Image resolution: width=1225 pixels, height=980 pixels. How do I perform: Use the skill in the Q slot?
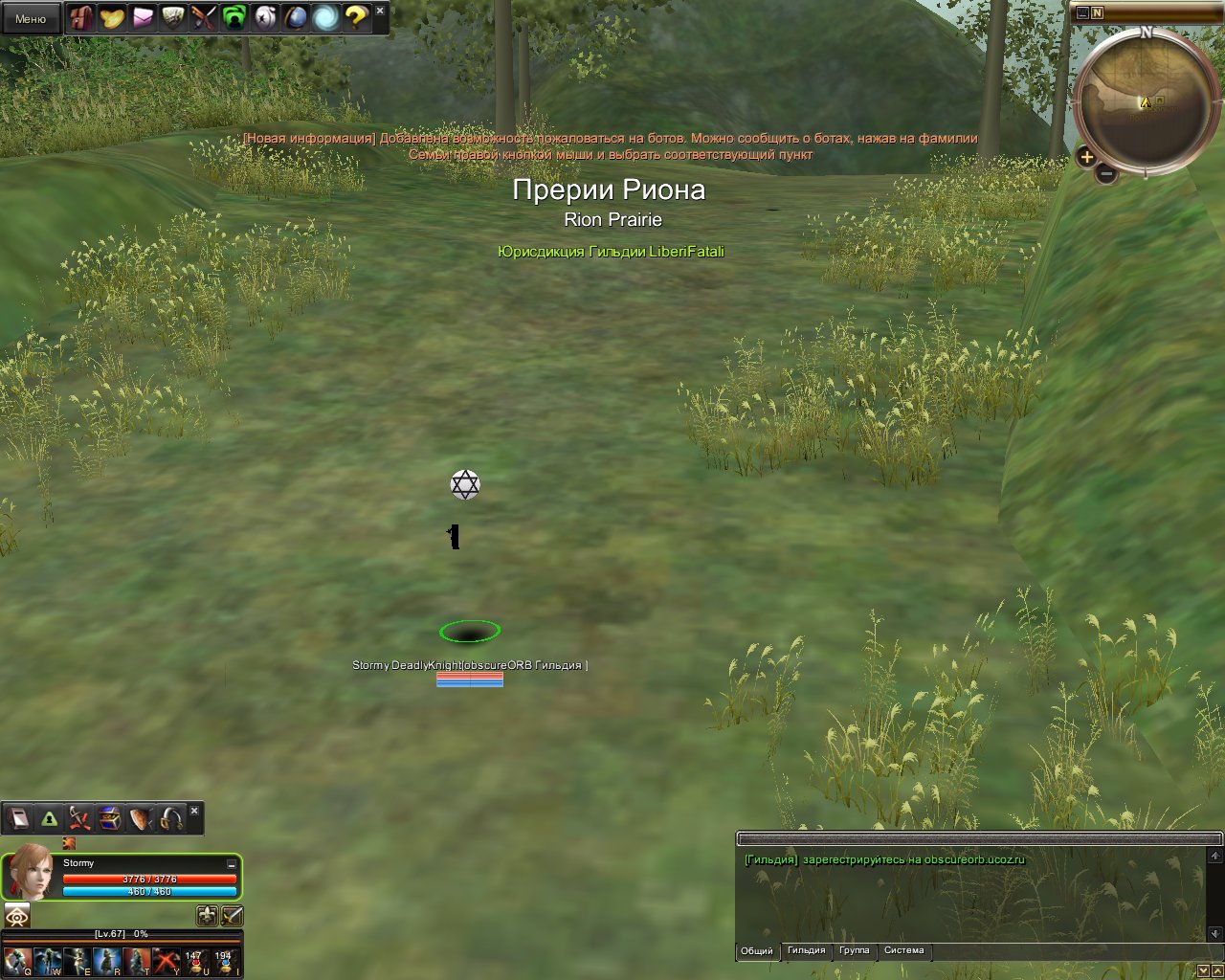pyautogui.click(x=15, y=961)
